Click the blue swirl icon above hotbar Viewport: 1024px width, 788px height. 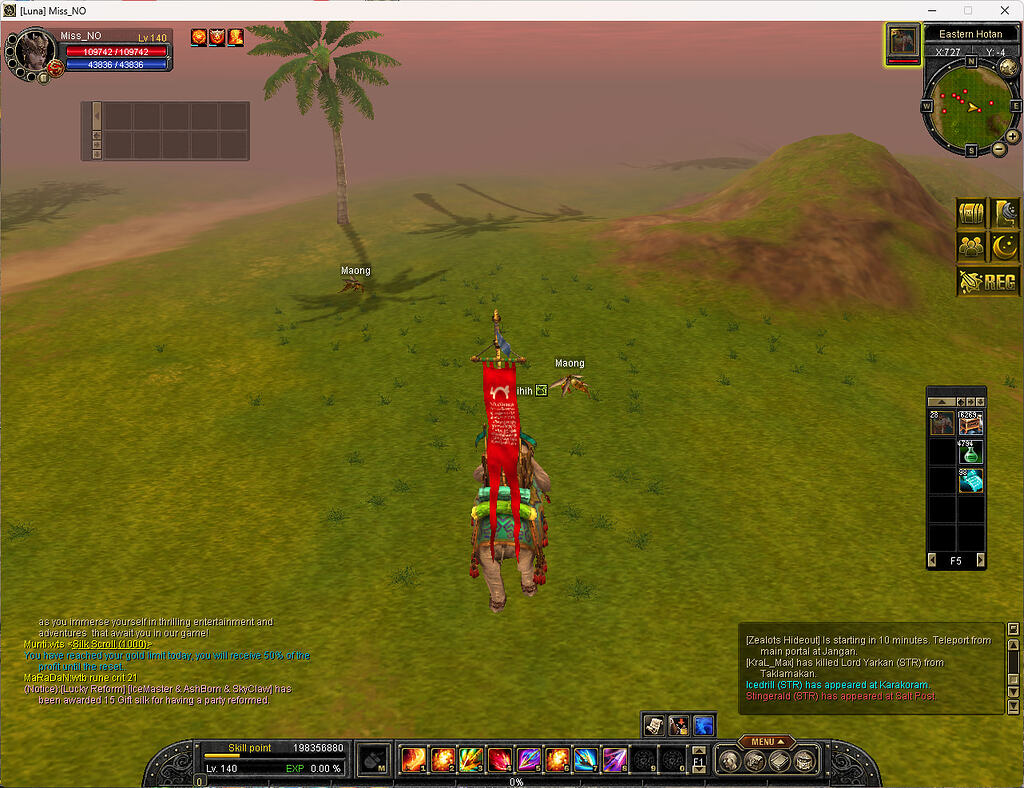point(704,725)
